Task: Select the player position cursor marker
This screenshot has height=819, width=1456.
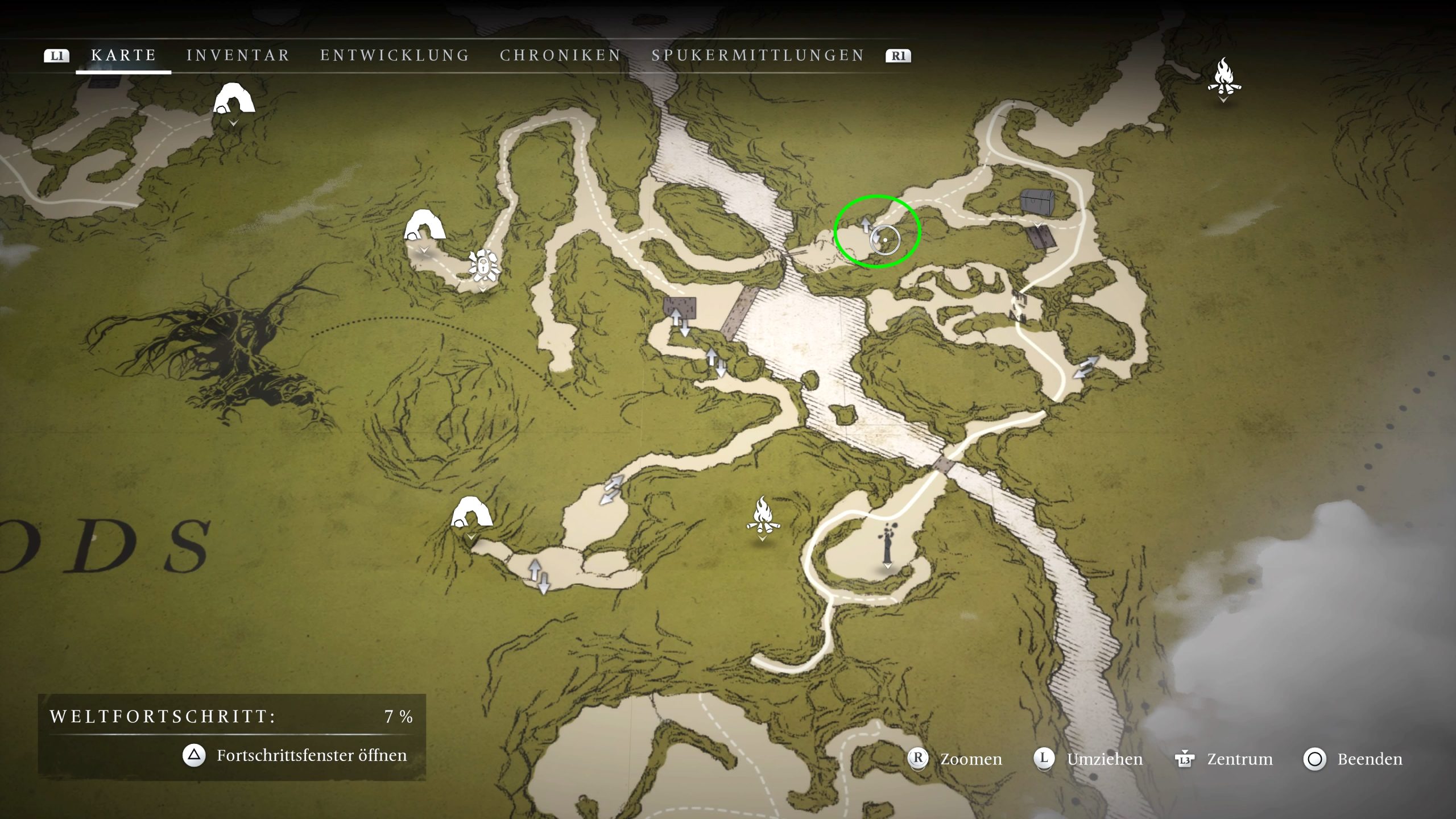Action: coord(885,239)
